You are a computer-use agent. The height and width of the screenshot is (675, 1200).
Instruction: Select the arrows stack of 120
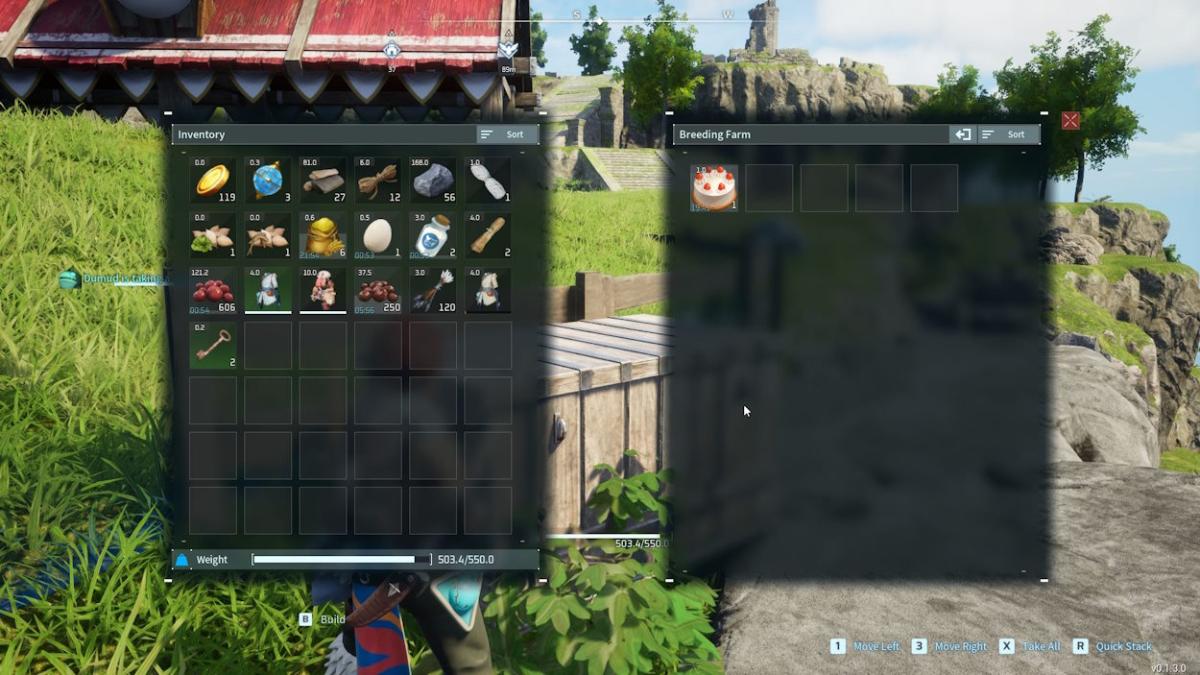[x=433, y=291]
